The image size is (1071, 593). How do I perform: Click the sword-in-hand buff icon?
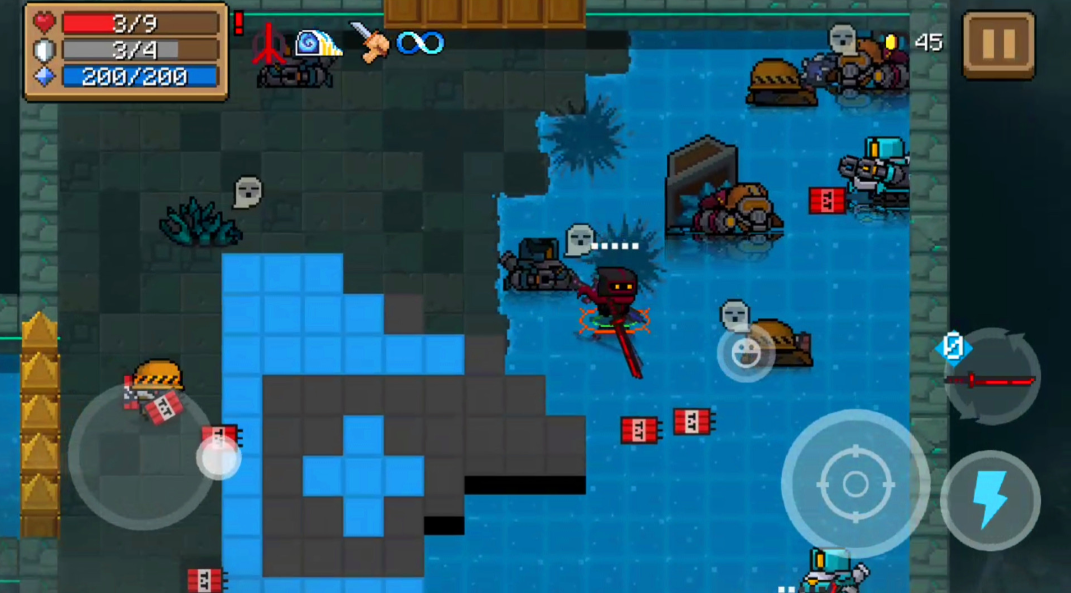pos(368,43)
